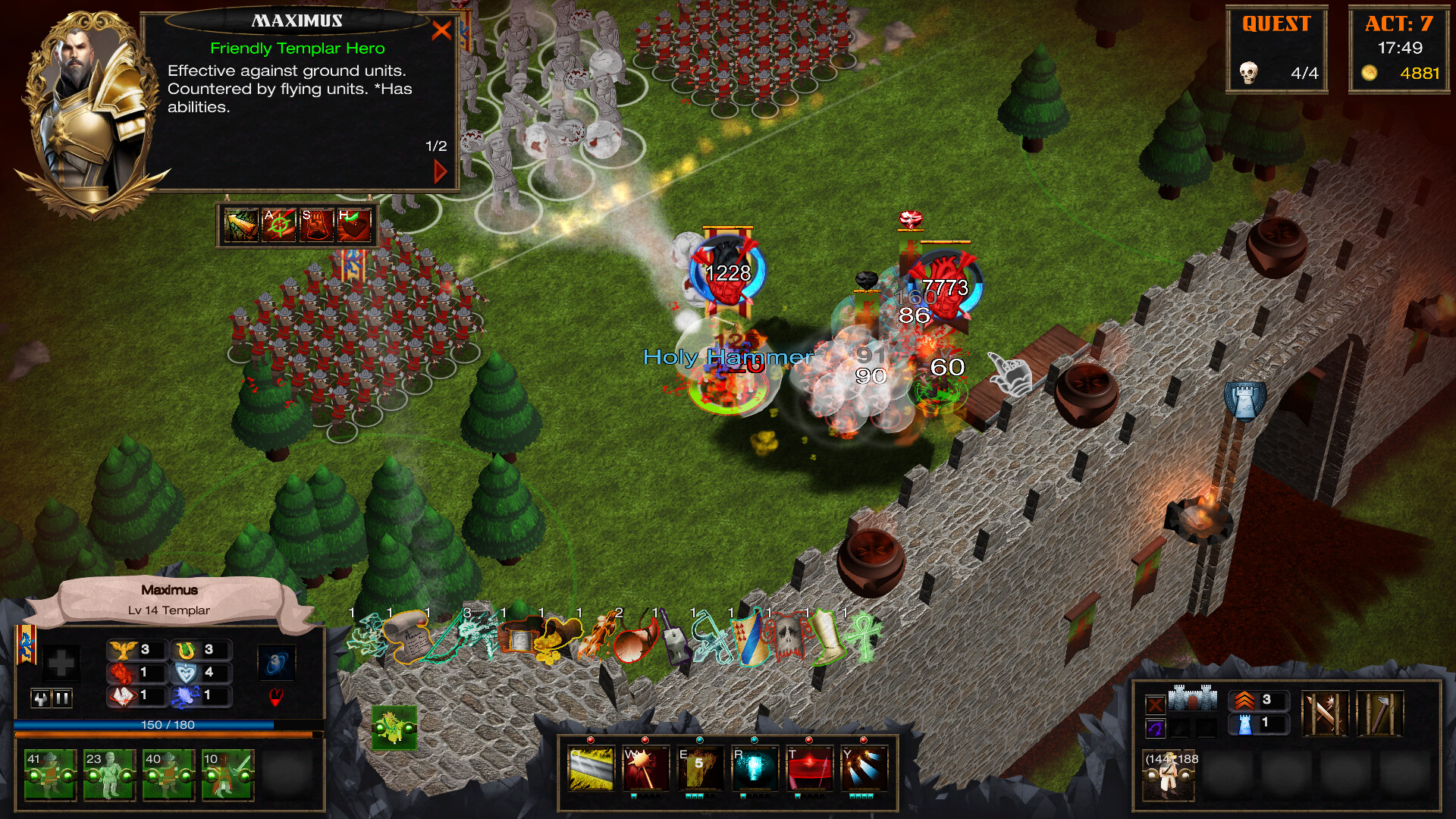Viewport: 1456px width, 819px height.
Task: Click the 150/180 health bar
Action: [167, 726]
